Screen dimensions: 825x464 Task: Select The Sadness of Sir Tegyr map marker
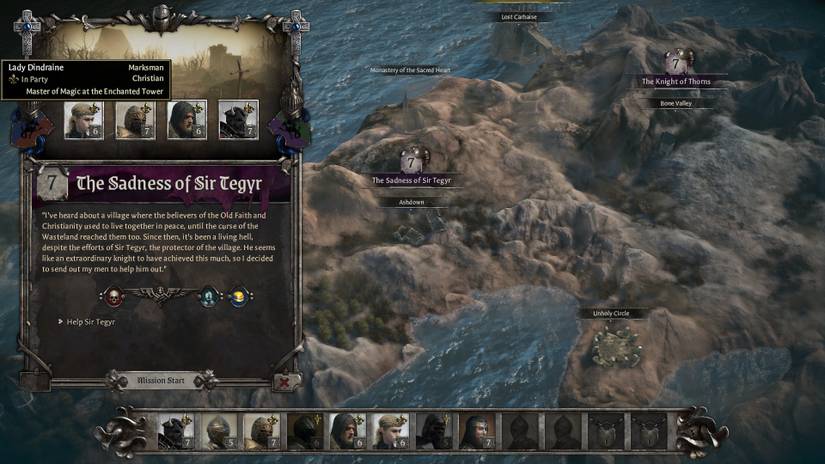pos(411,161)
